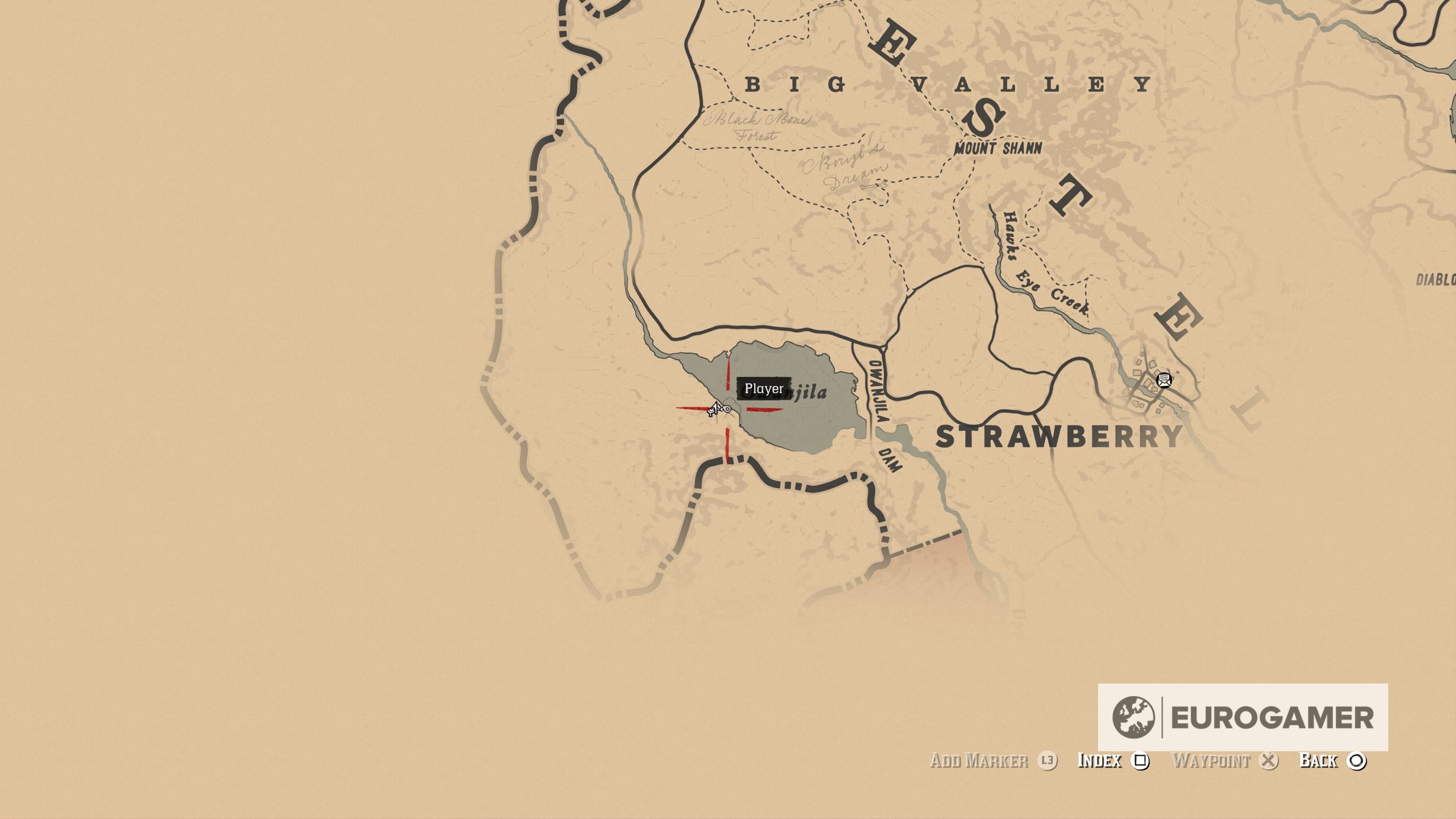Go Back from the map

[x=1318, y=761]
